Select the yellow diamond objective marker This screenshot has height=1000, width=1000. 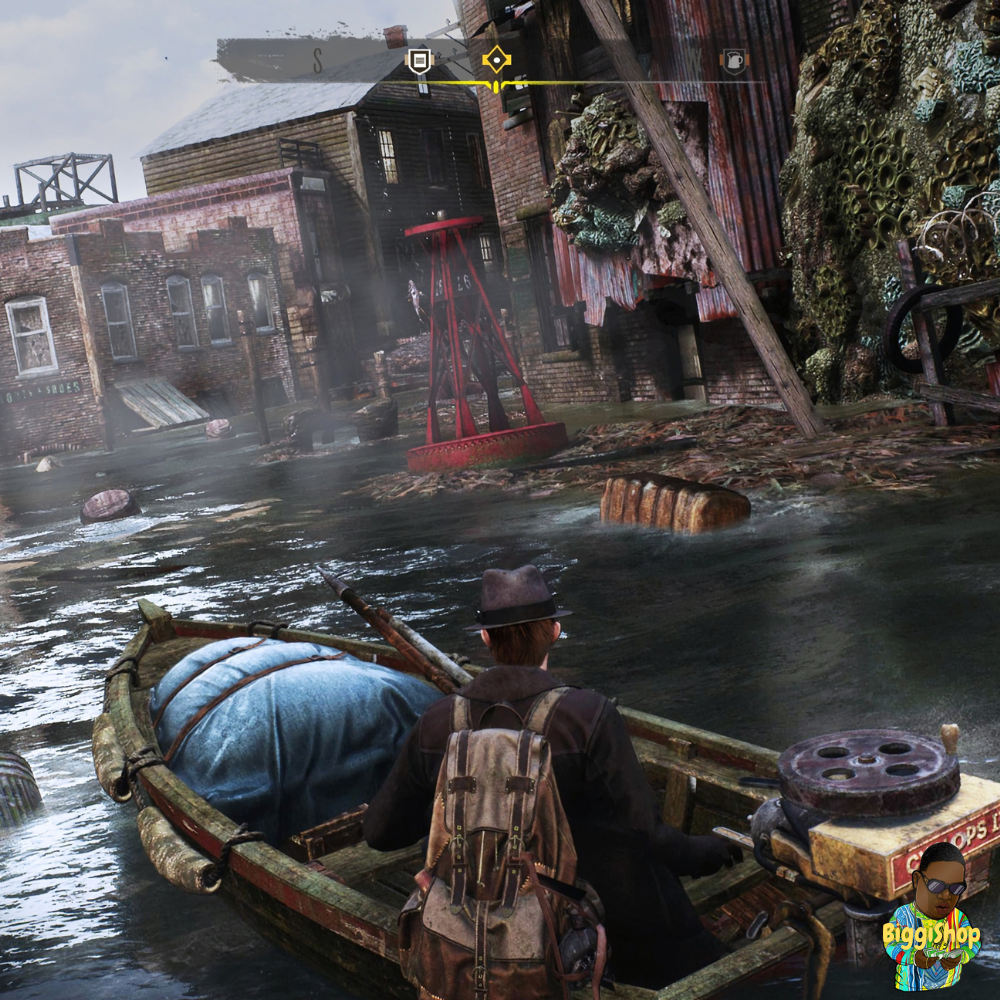click(x=496, y=61)
